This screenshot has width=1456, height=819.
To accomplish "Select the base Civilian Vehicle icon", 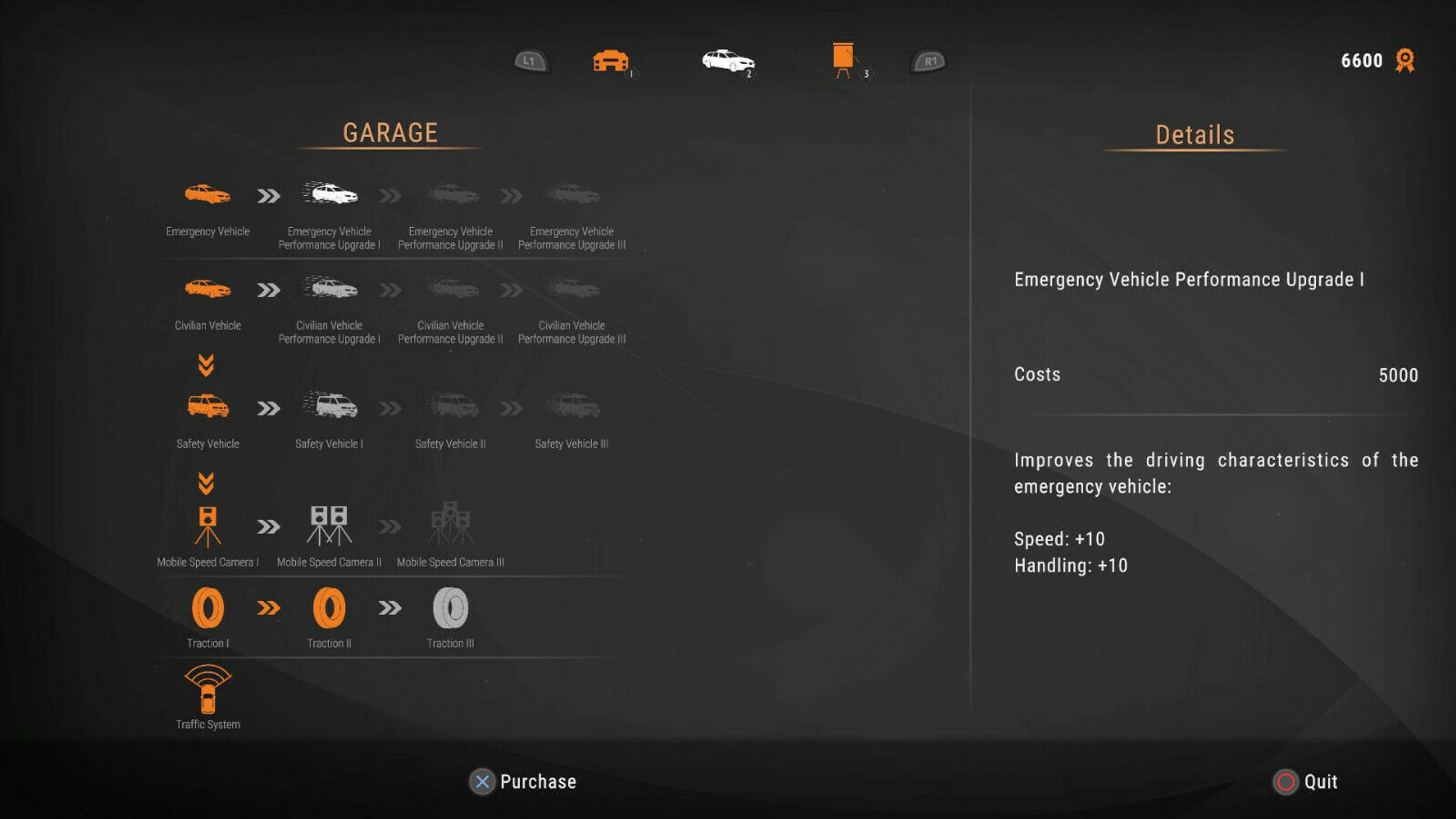I will (x=207, y=288).
